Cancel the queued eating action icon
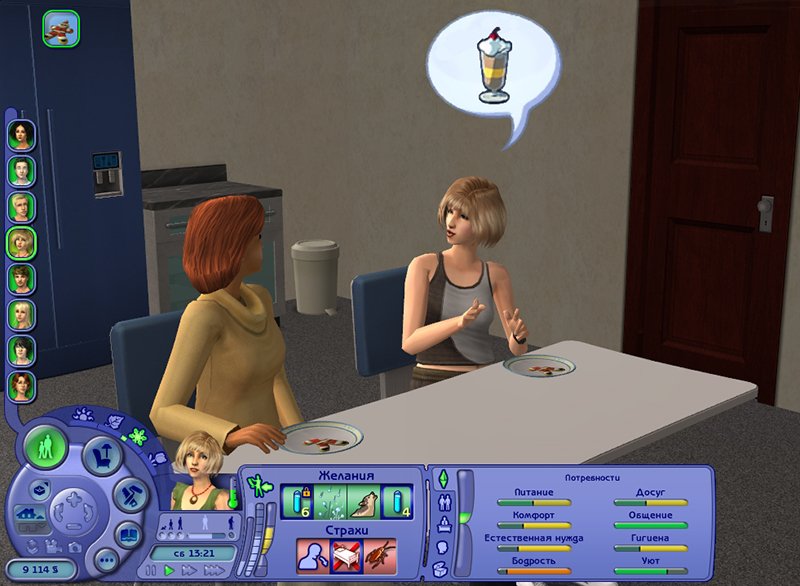 click(x=61, y=29)
